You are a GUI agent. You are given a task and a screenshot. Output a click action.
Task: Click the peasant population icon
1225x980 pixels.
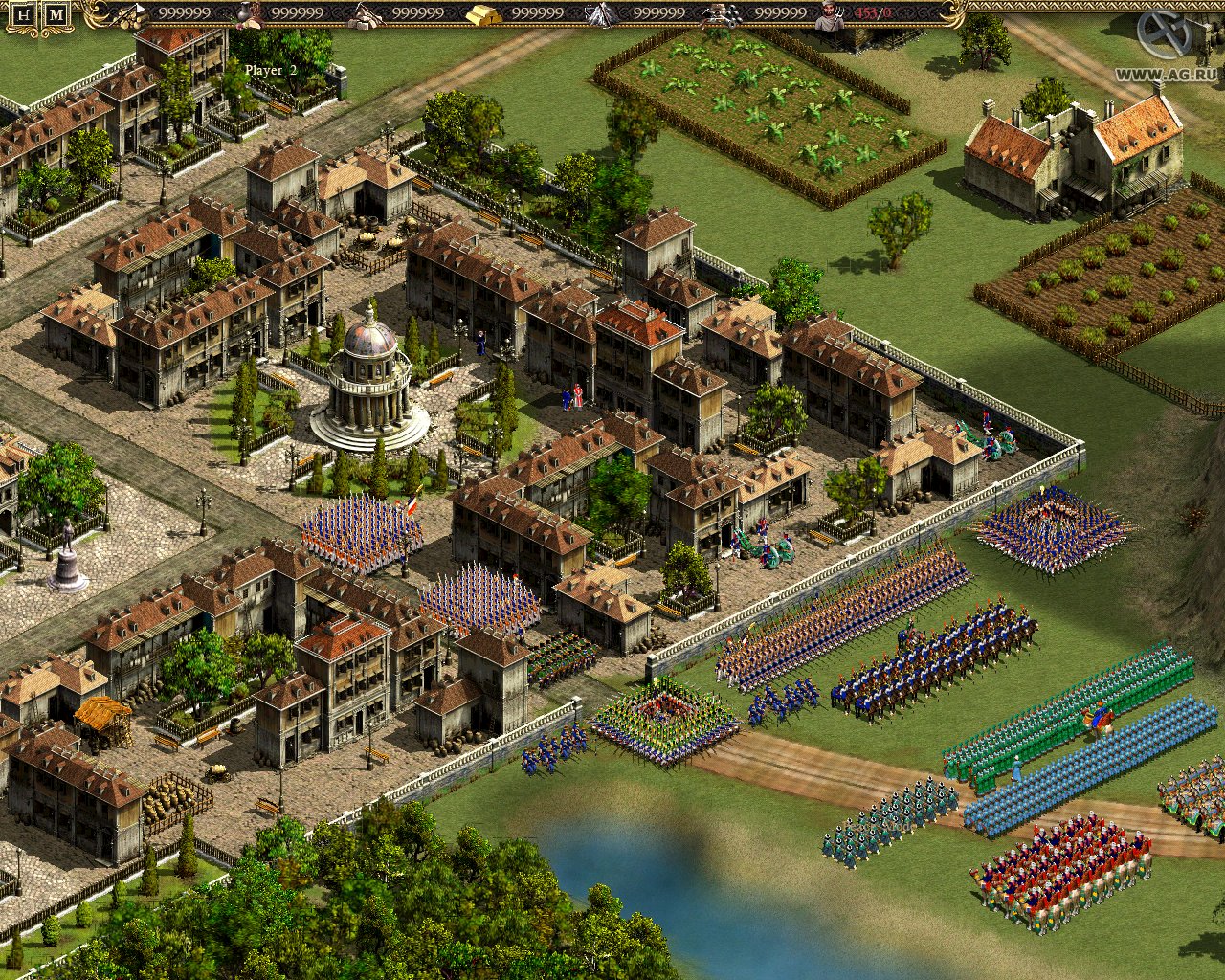(x=829, y=15)
